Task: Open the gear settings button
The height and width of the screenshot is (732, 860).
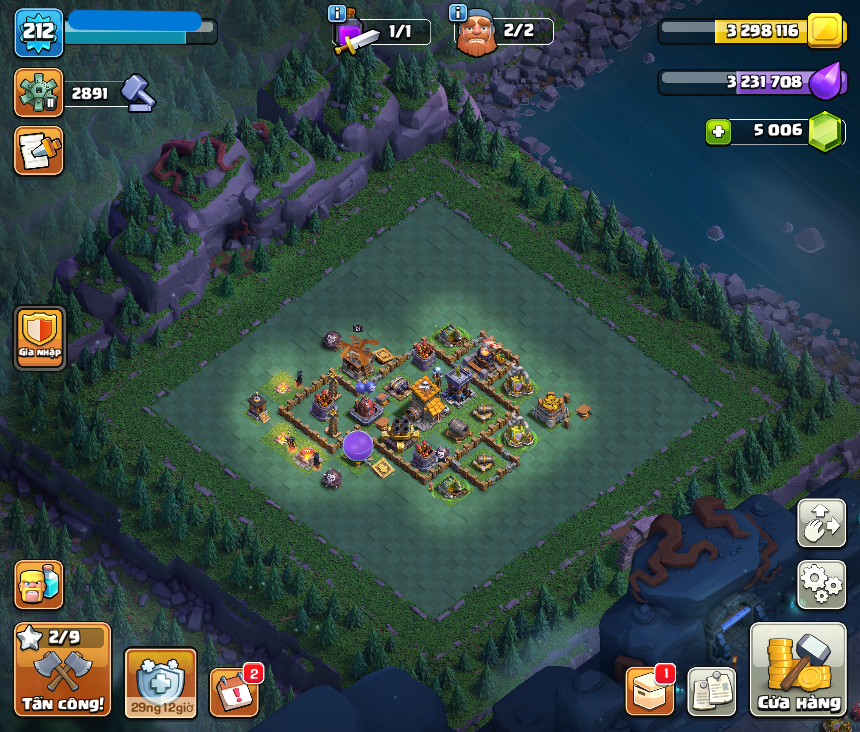Action: click(821, 585)
